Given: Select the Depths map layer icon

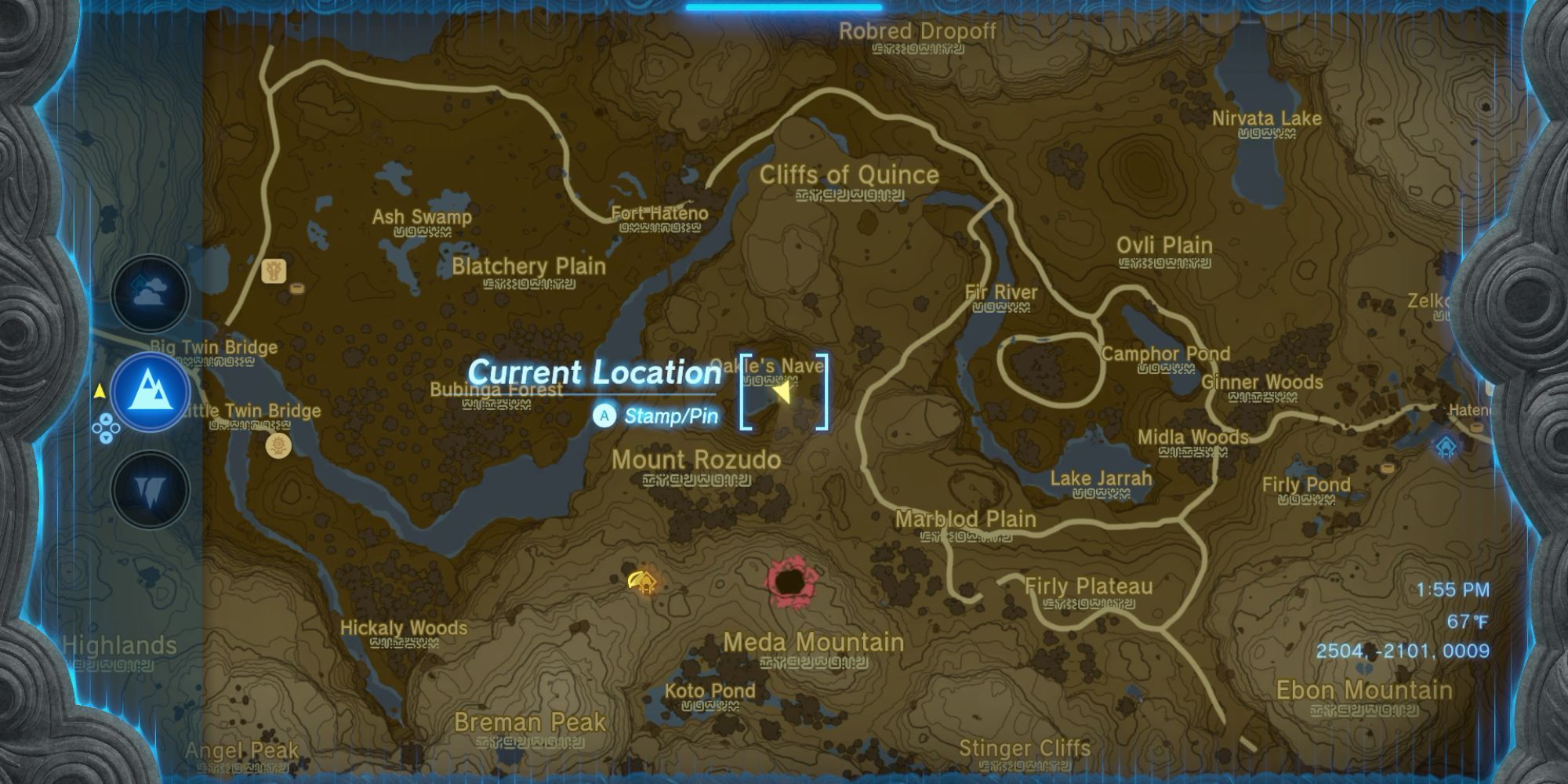Looking at the screenshot, I should tap(149, 488).
